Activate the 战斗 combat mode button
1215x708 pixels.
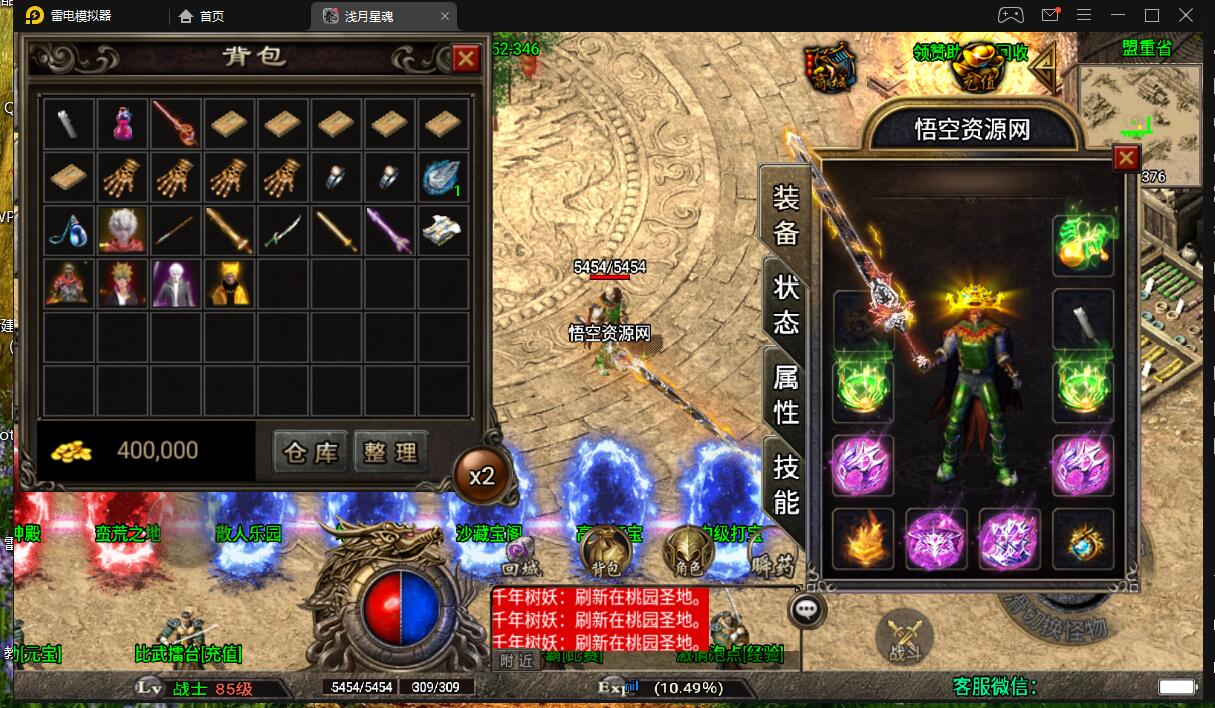tap(905, 635)
